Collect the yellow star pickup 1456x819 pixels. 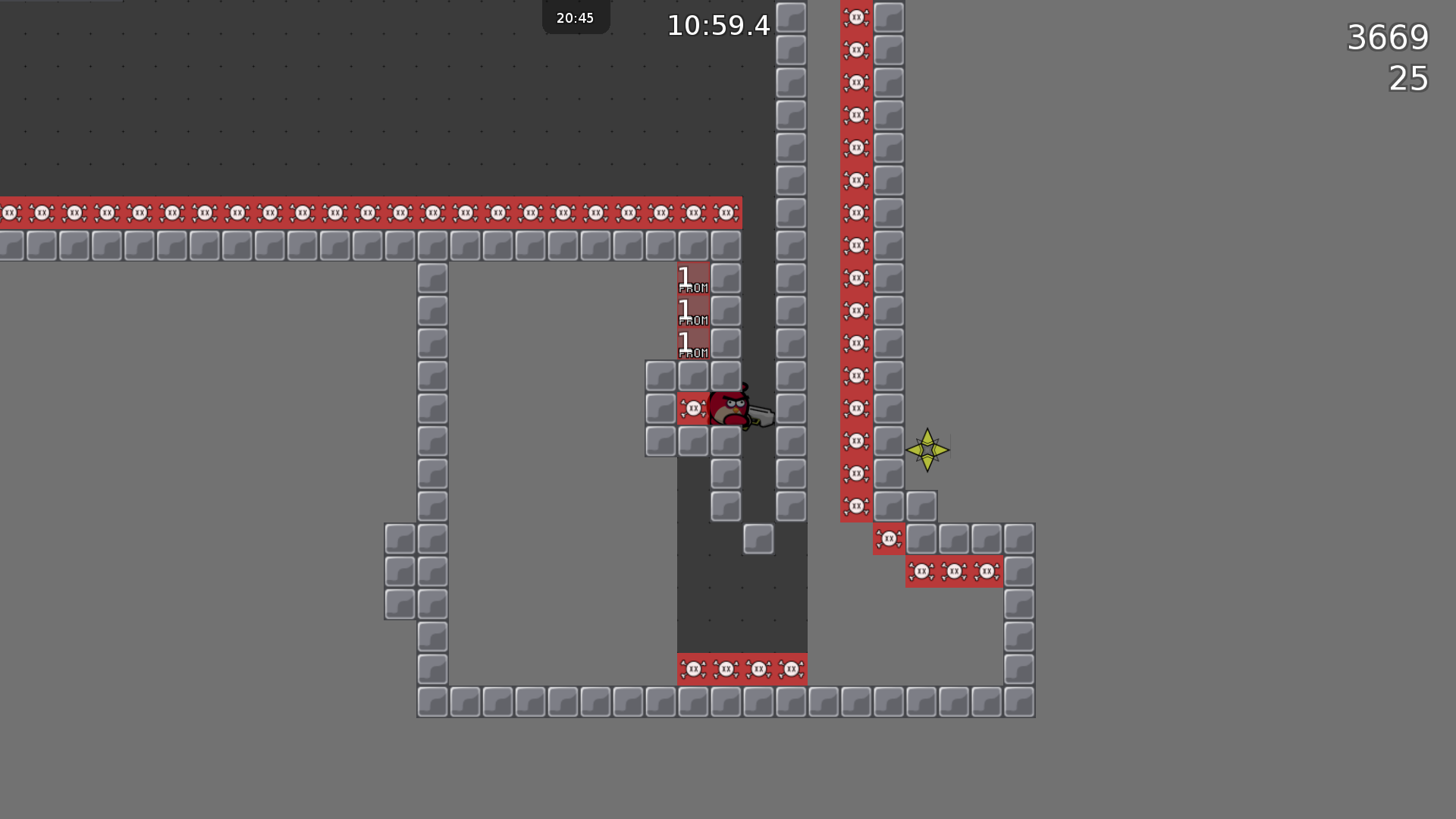click(x=929, y=450)
